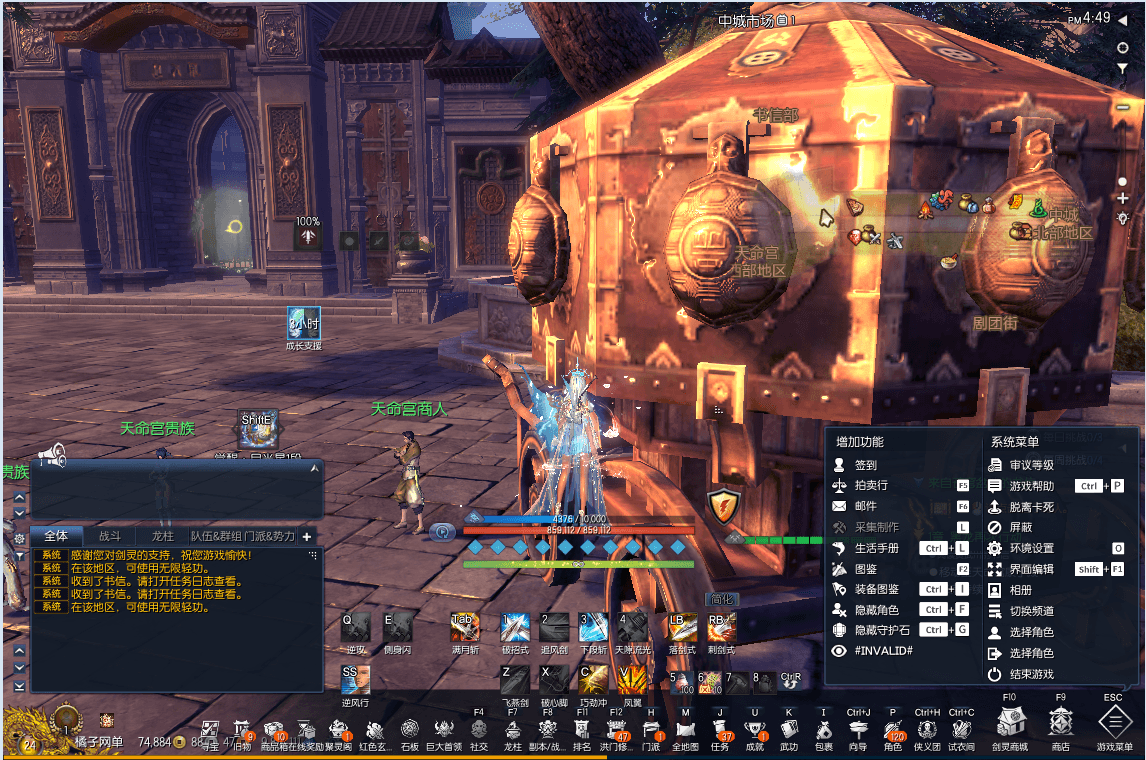This screenshot has width=1146, height=760.
Task: Open the 任务 quest journal icon
Action: pos(720,730)
